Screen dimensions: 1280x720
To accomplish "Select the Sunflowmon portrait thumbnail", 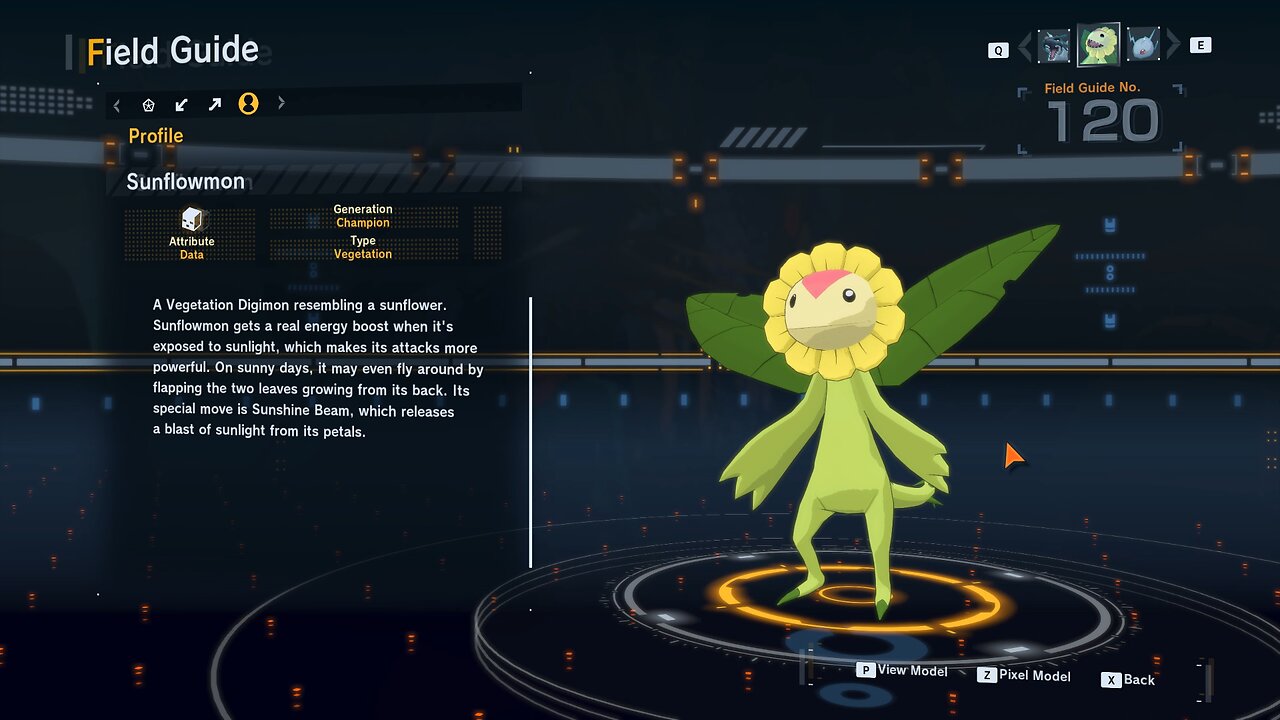I will (1098, 45).
